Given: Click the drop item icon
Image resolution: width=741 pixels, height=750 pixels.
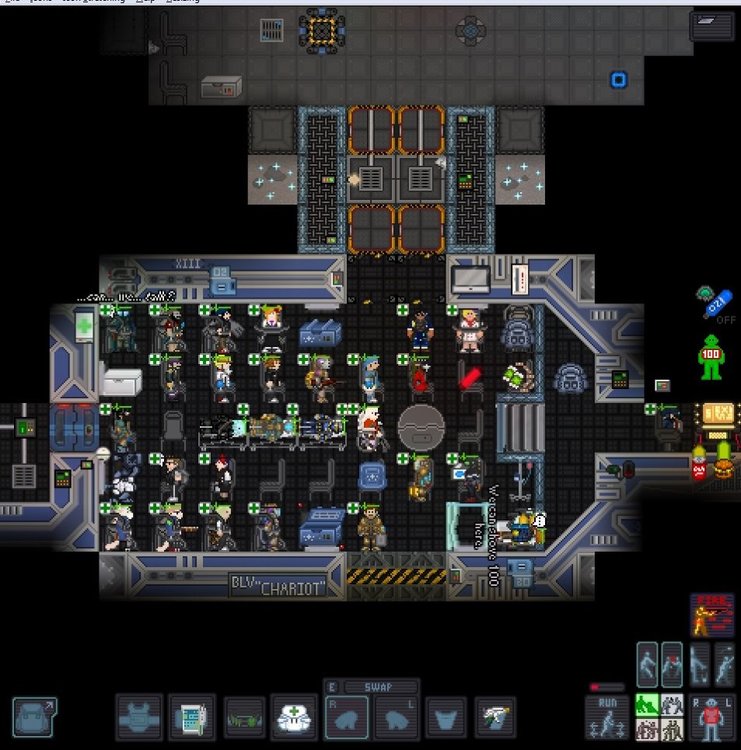Looking at the screenshot, I should click(700, 662).
